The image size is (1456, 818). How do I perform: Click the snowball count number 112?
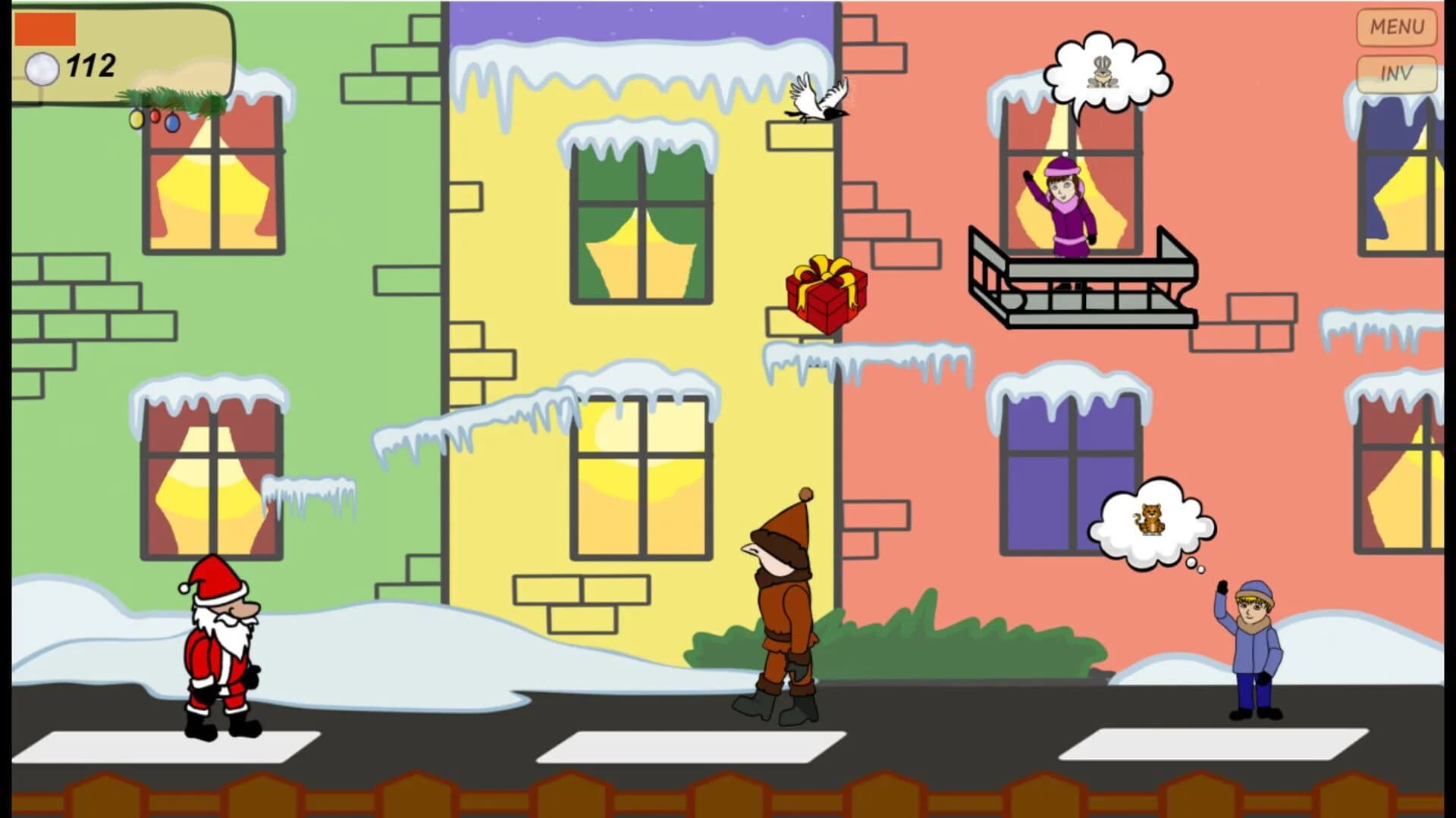[89, 64]
